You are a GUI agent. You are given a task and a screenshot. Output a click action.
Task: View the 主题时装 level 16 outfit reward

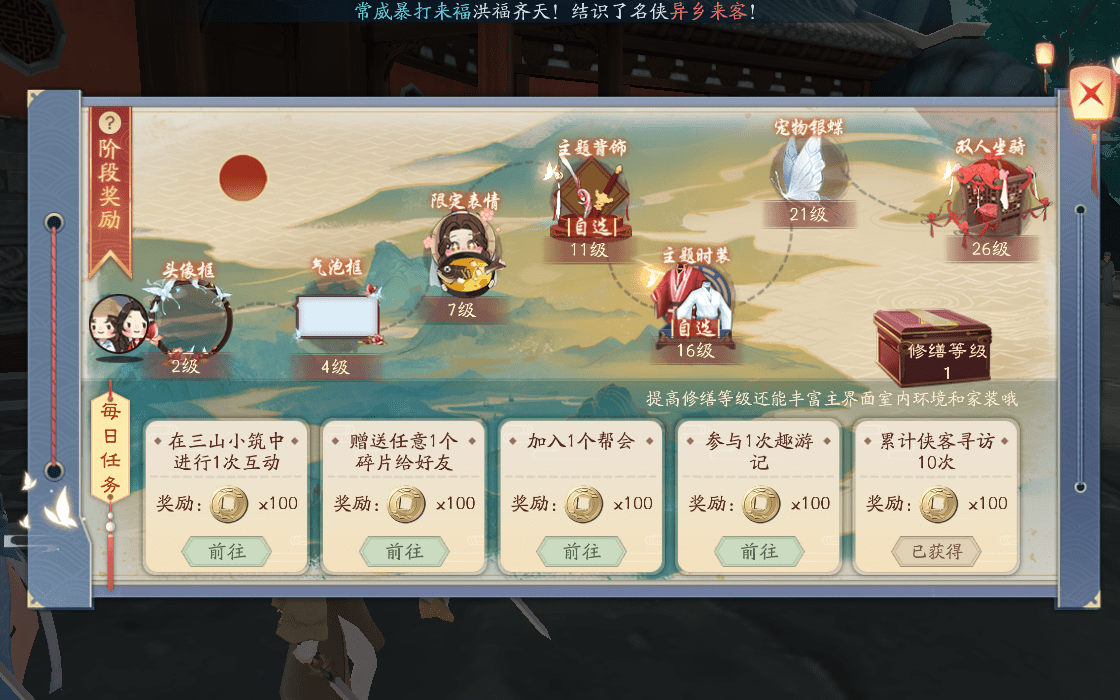(x=694, y=298)
